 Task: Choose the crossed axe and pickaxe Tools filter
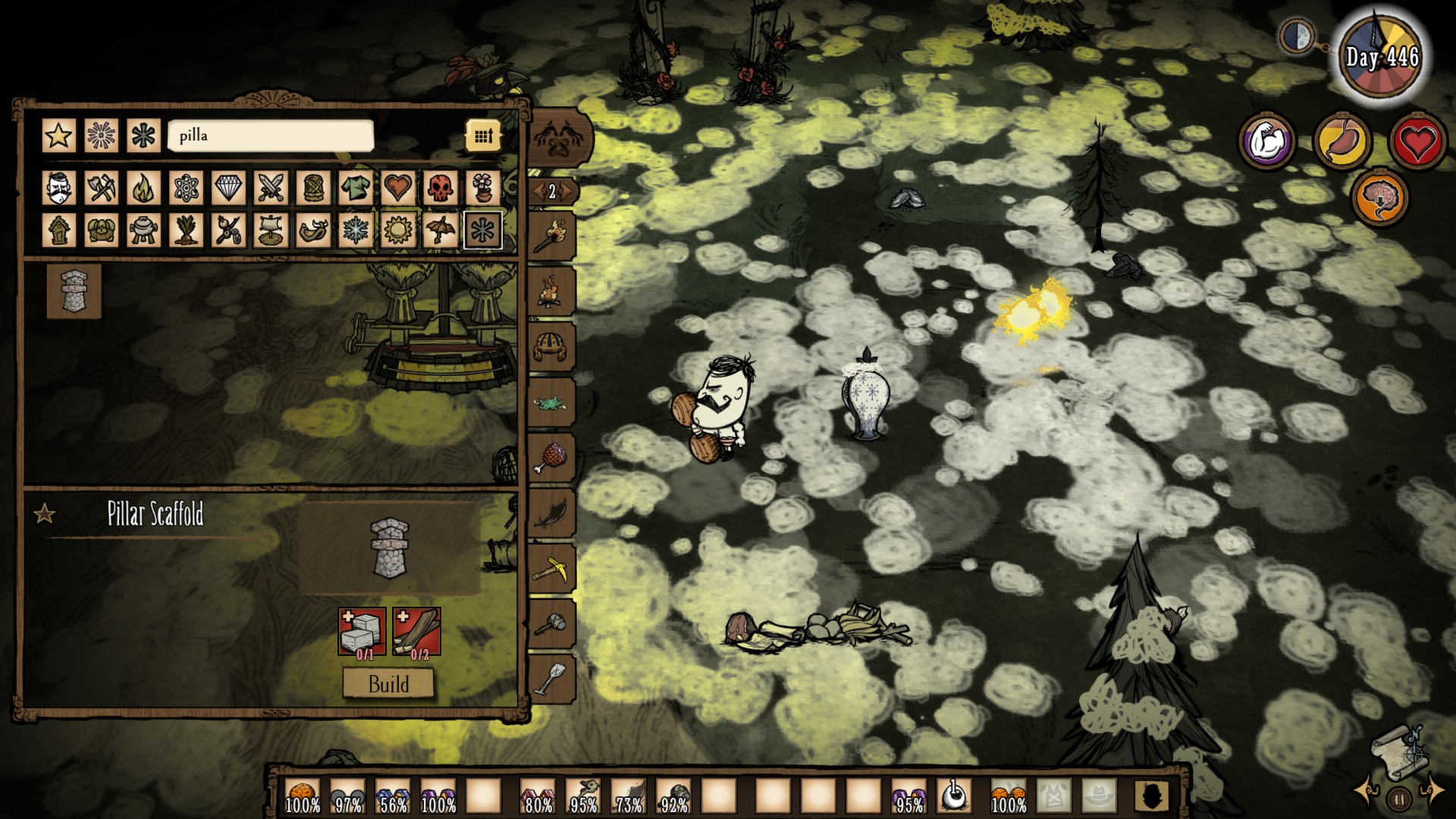[101, 187]
